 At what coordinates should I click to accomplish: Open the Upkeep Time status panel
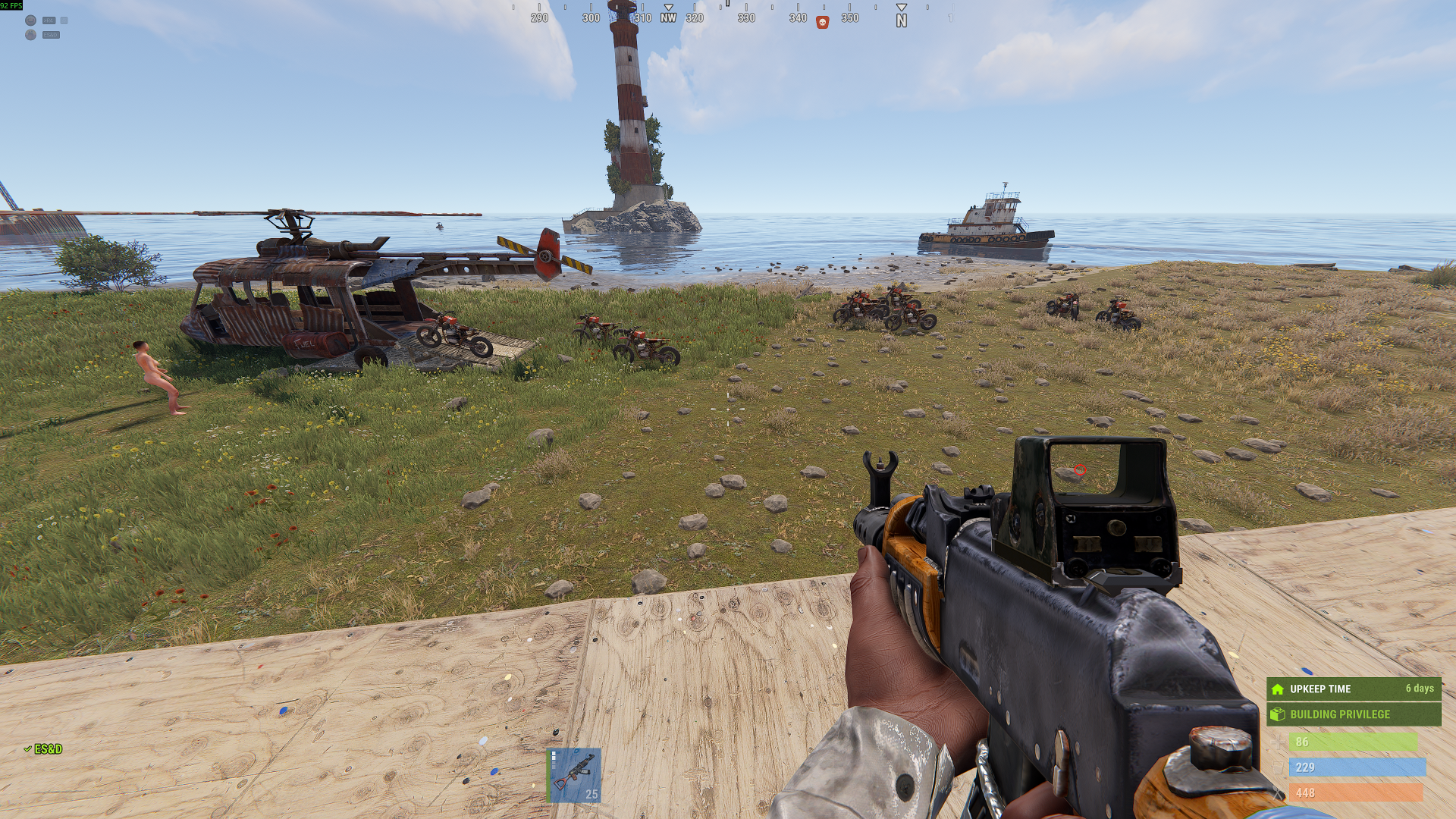point(1353,689)
